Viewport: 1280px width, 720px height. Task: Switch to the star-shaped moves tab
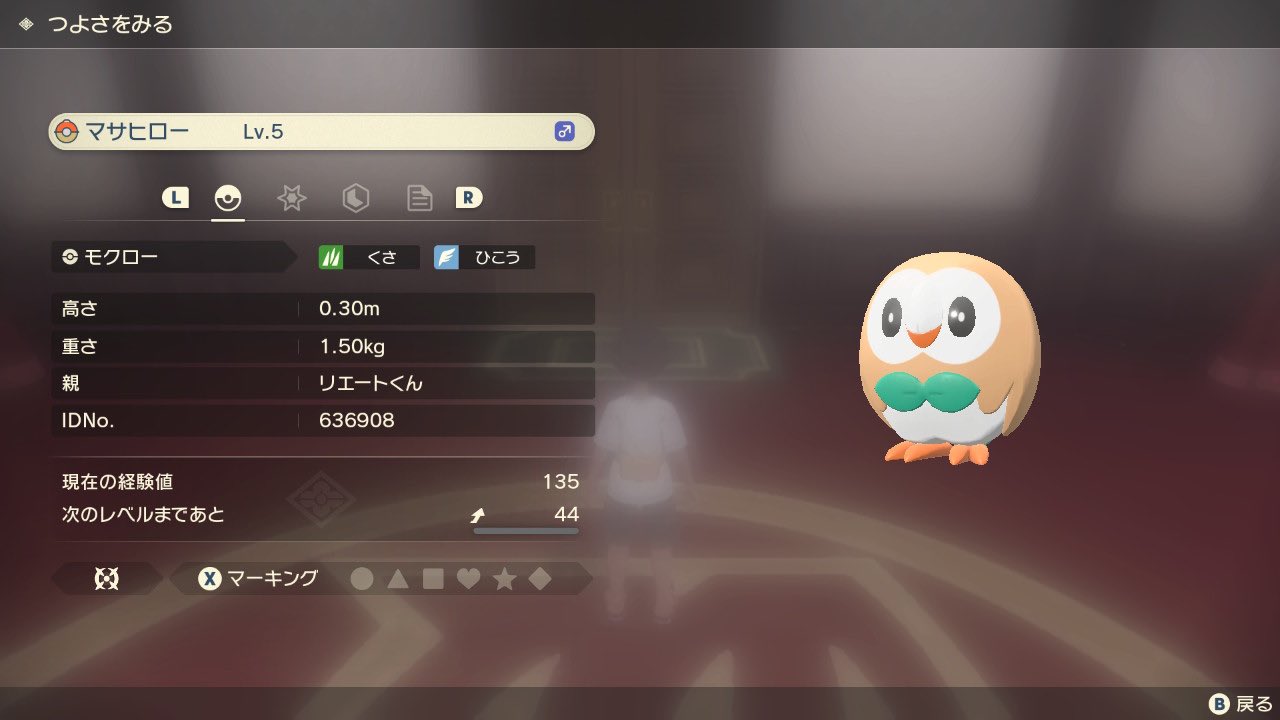tap(291, 198)
